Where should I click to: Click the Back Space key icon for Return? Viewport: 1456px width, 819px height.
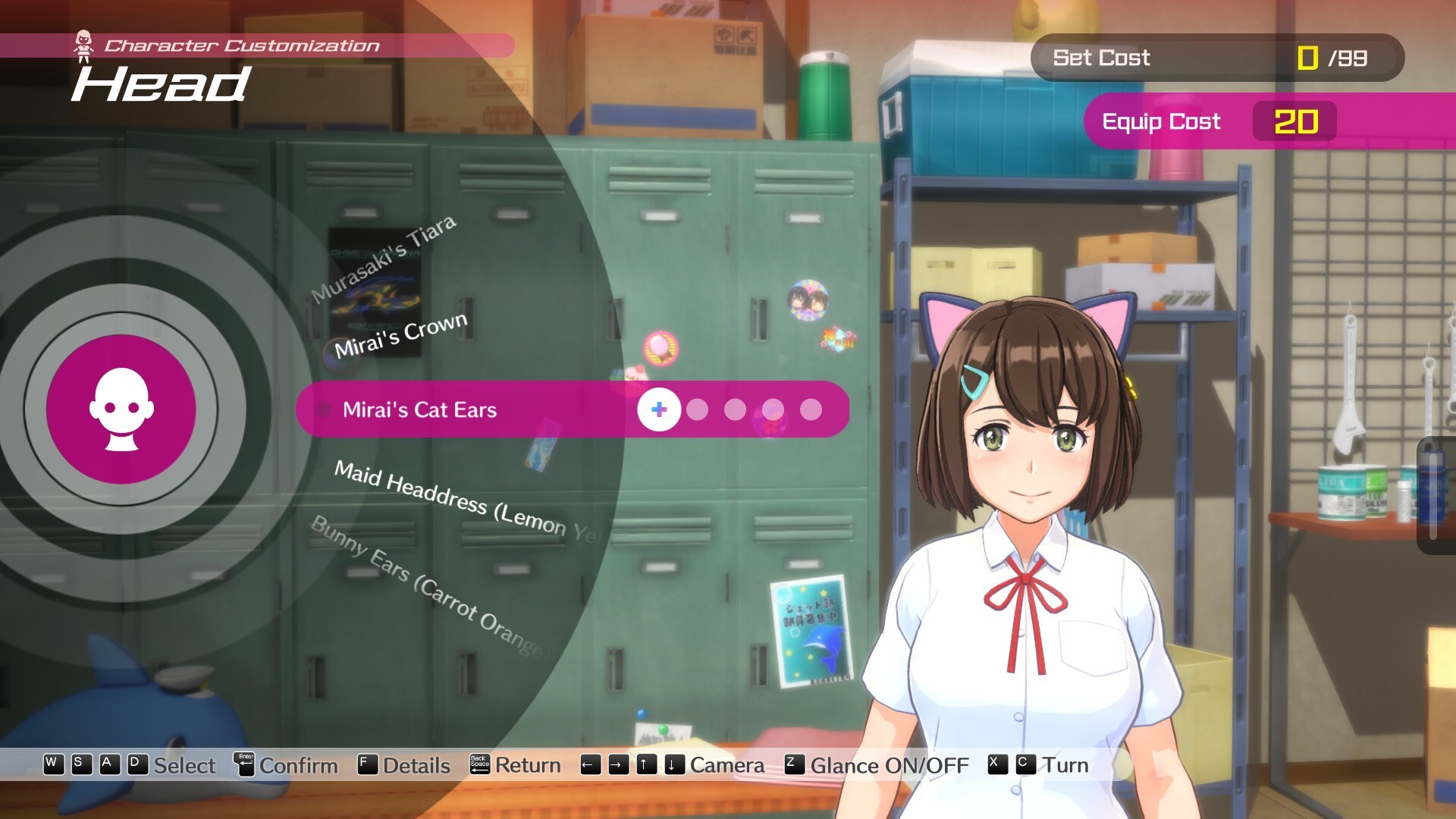(481, 765)
